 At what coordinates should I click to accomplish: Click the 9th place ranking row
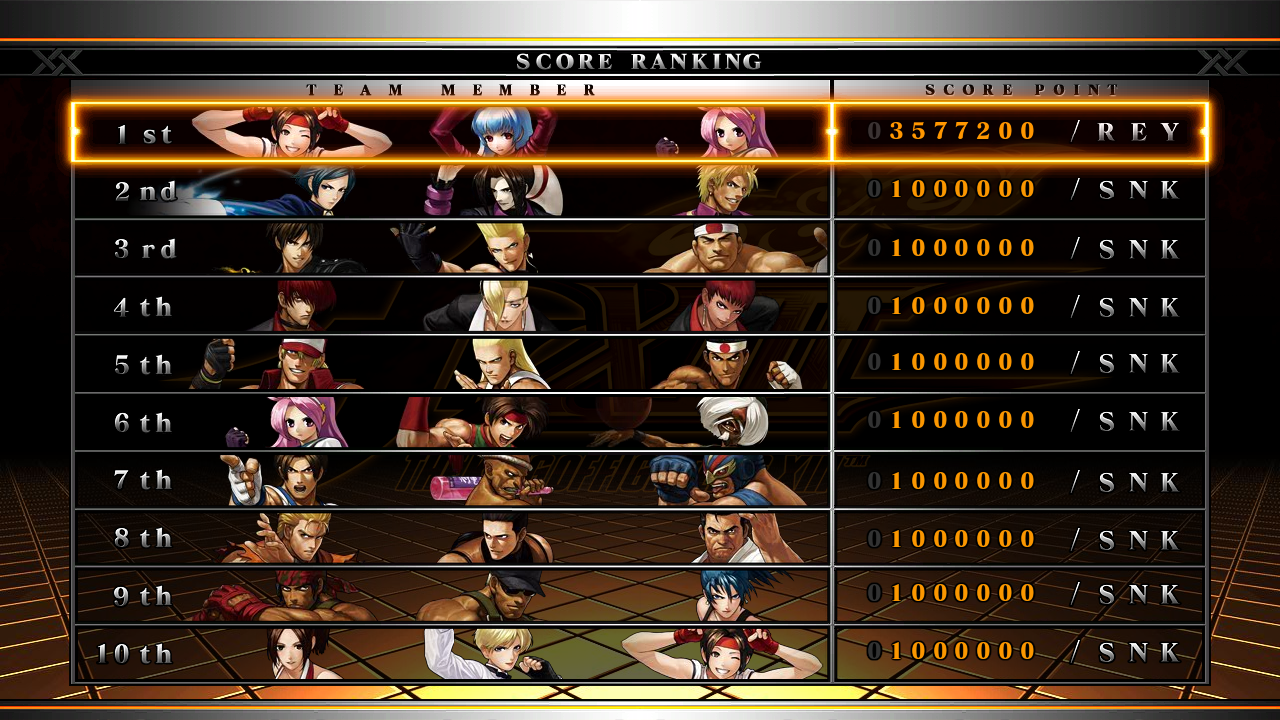(640, 596)
